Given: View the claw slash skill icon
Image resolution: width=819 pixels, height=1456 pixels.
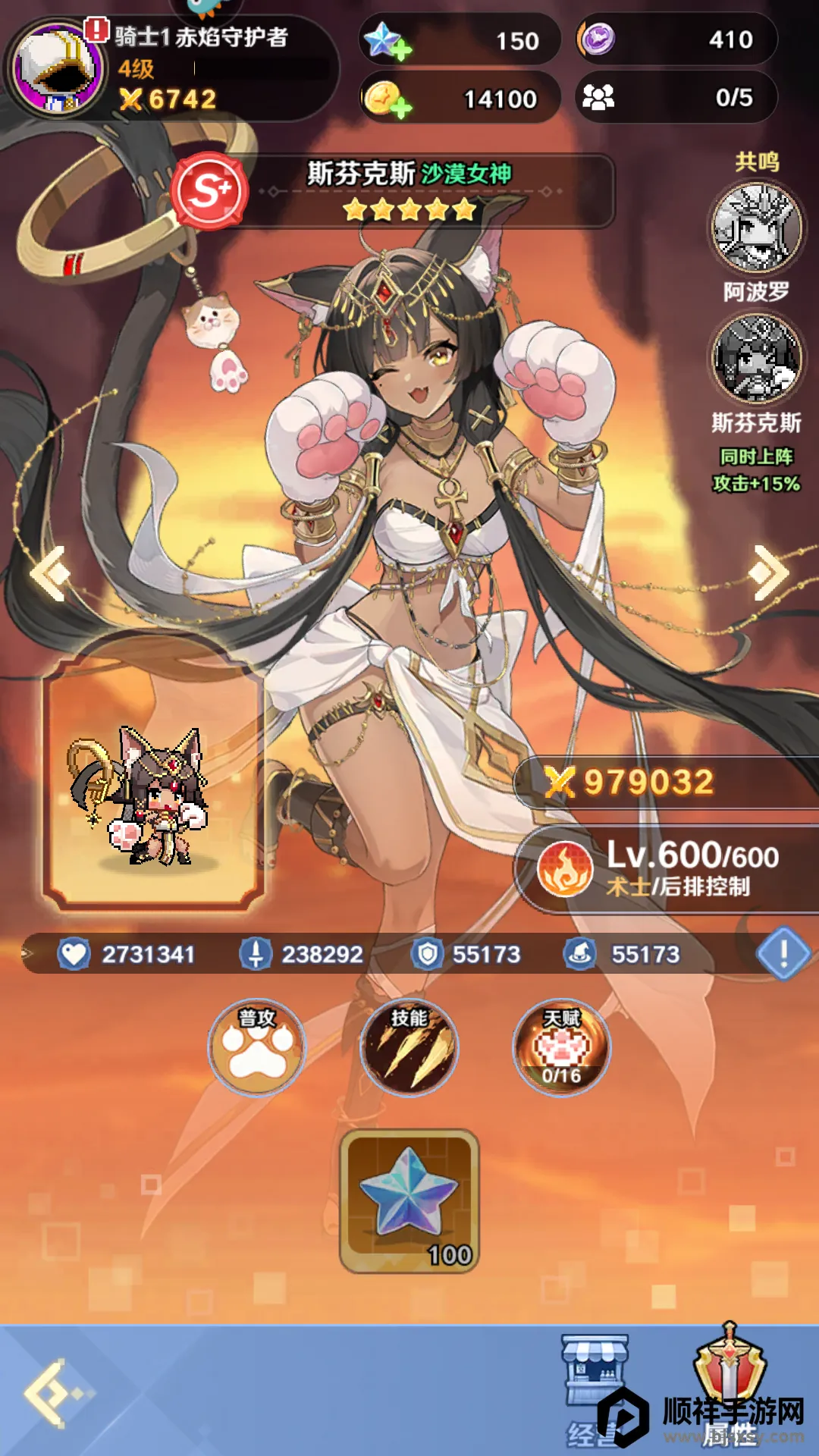Looking at the screenshot, I should (x=409, y=1048).
